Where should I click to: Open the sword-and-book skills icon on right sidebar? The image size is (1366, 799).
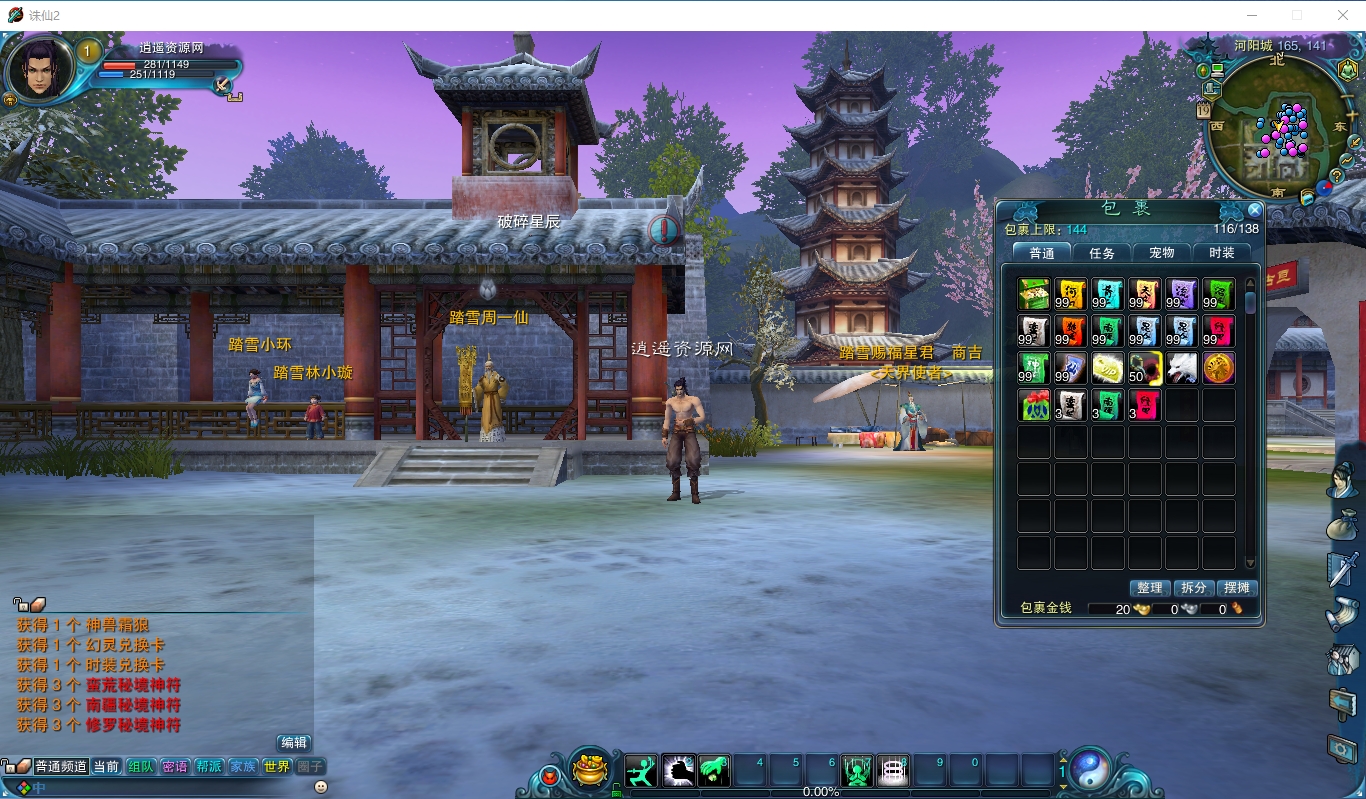click(x=1343, y=566)
